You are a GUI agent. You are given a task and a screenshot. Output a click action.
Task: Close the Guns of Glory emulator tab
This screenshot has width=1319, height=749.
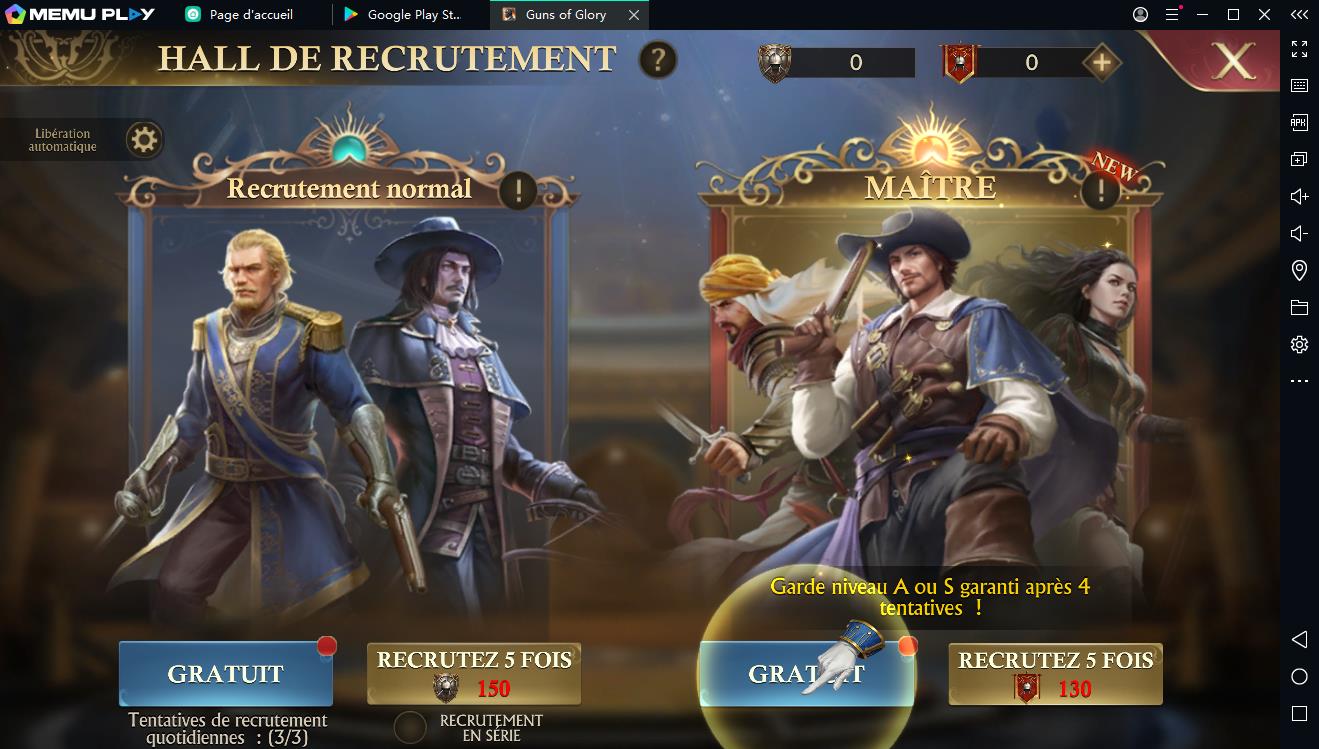[634, 15]
